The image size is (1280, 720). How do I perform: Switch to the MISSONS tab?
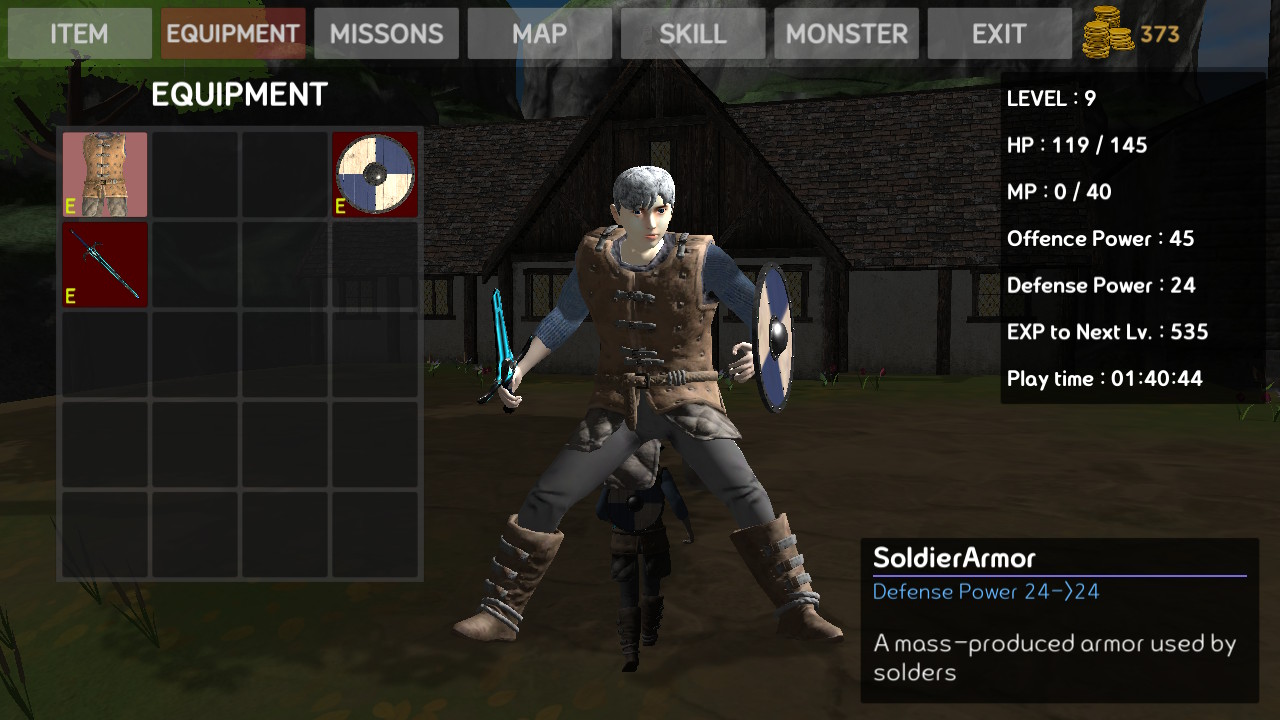click(386, 33)
